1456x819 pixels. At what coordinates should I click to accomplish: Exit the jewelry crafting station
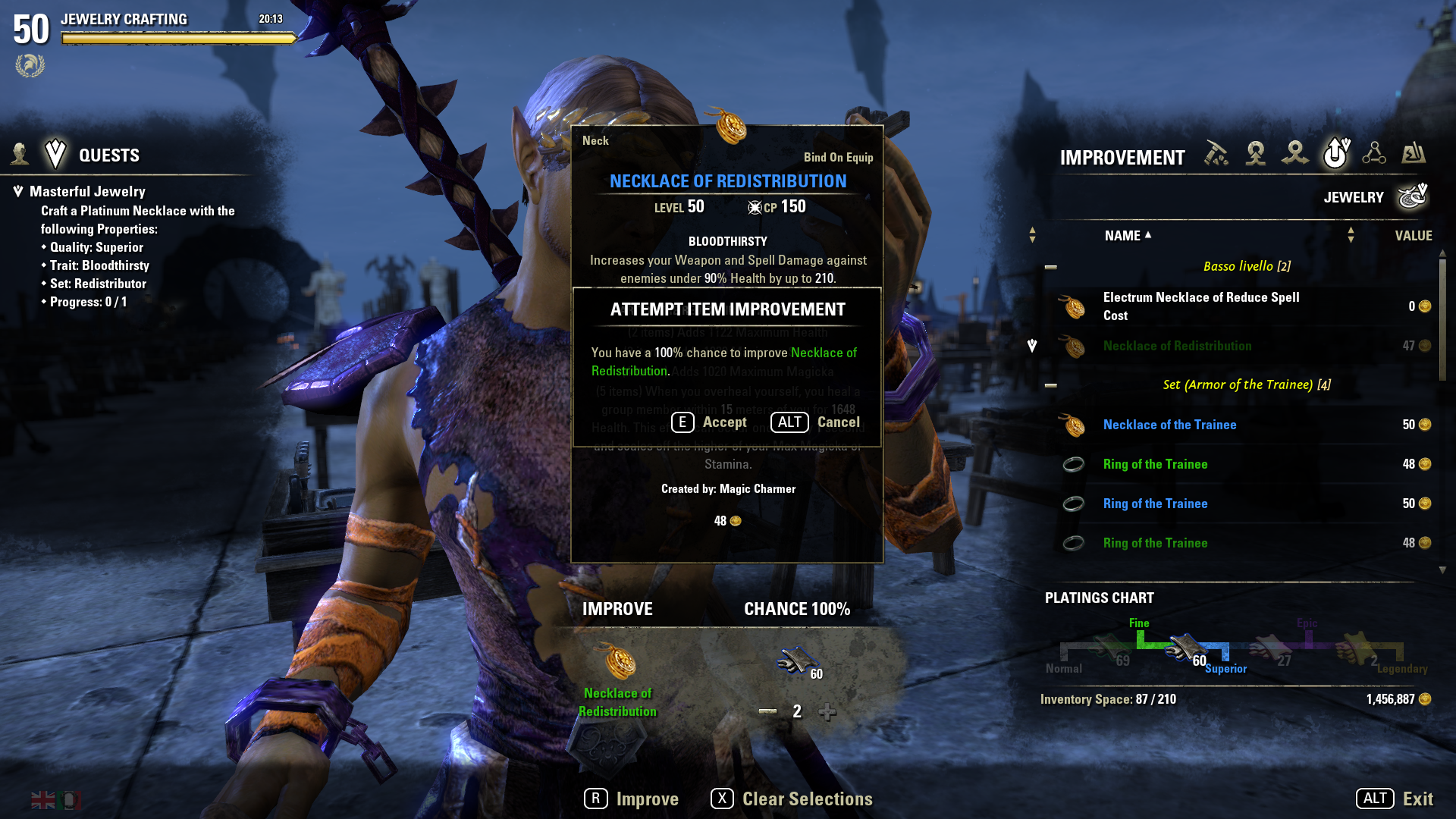pos(1395,799)
